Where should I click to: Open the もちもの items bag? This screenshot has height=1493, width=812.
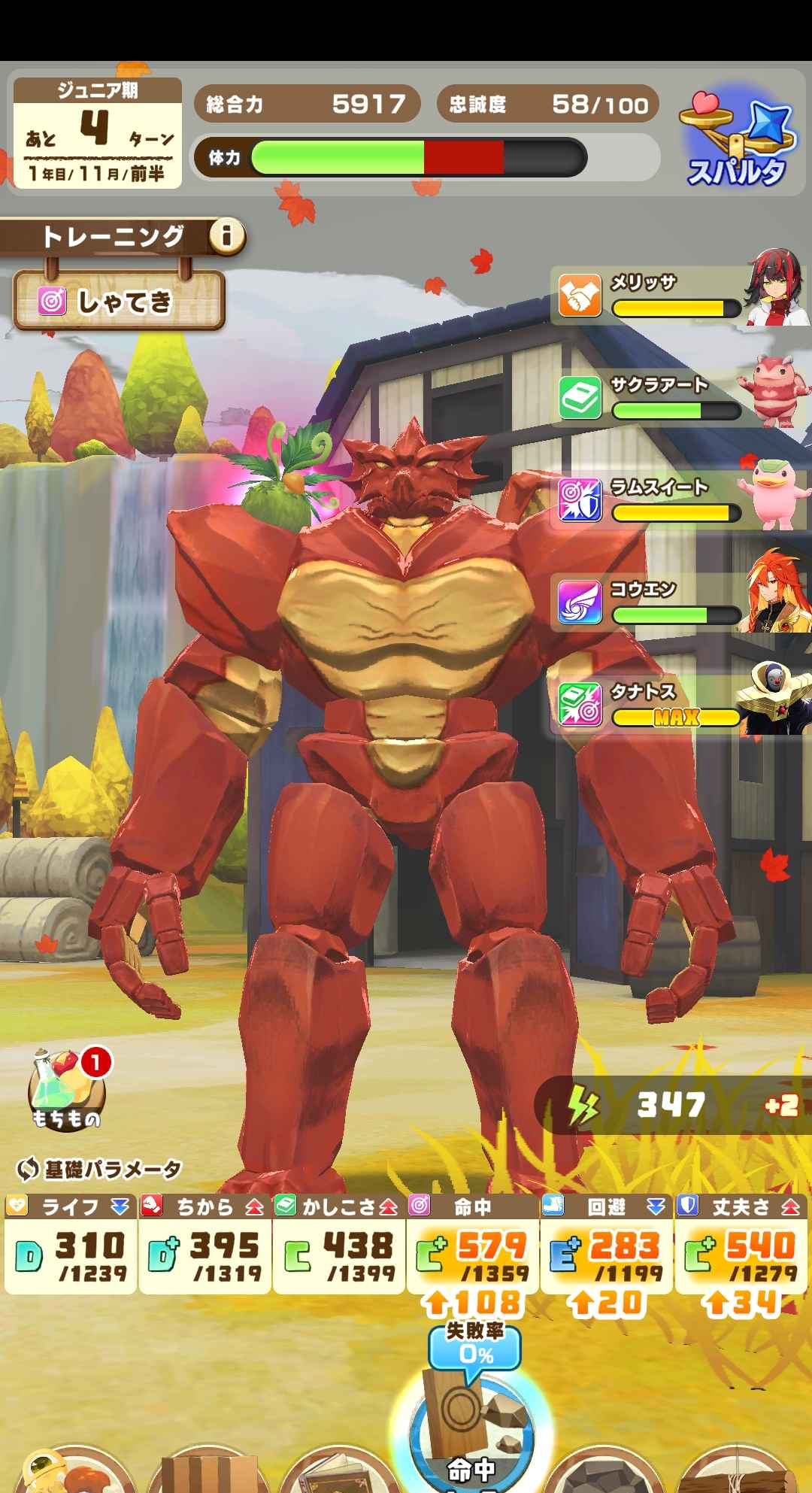coord(66,1089)
